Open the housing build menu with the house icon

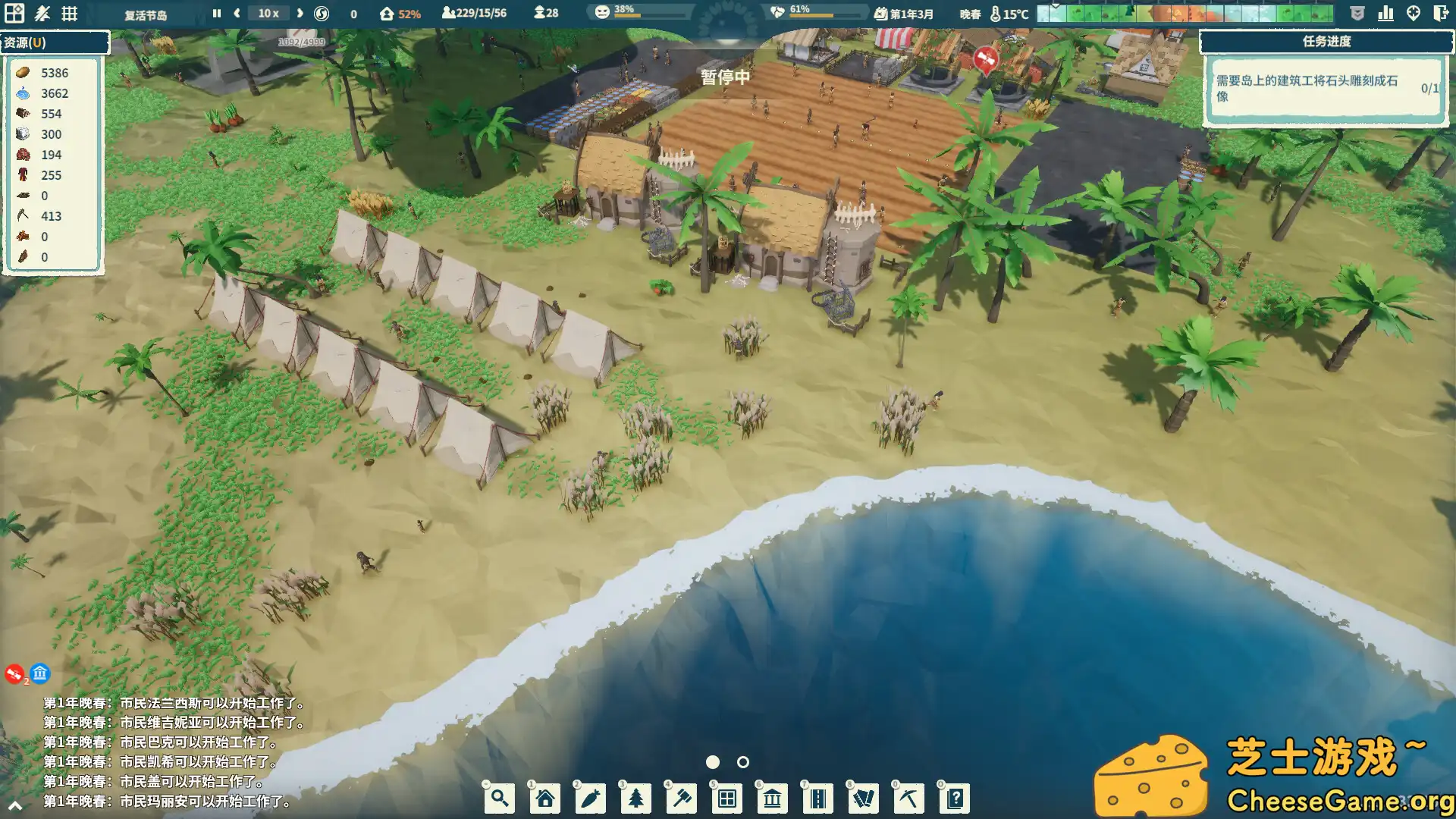click(x=544, y=798)
